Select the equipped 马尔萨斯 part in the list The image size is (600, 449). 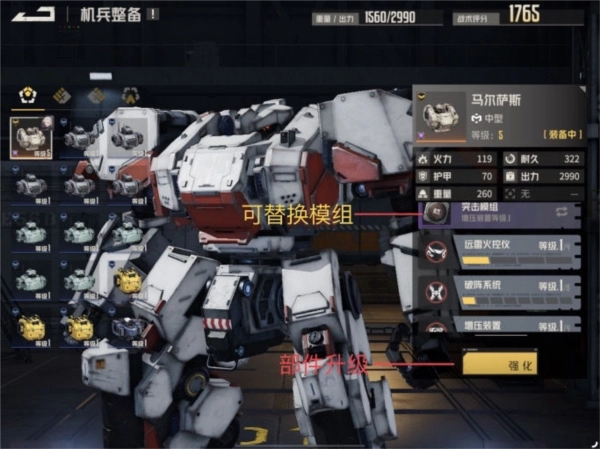pyautogui.click(x=31, y=137)
